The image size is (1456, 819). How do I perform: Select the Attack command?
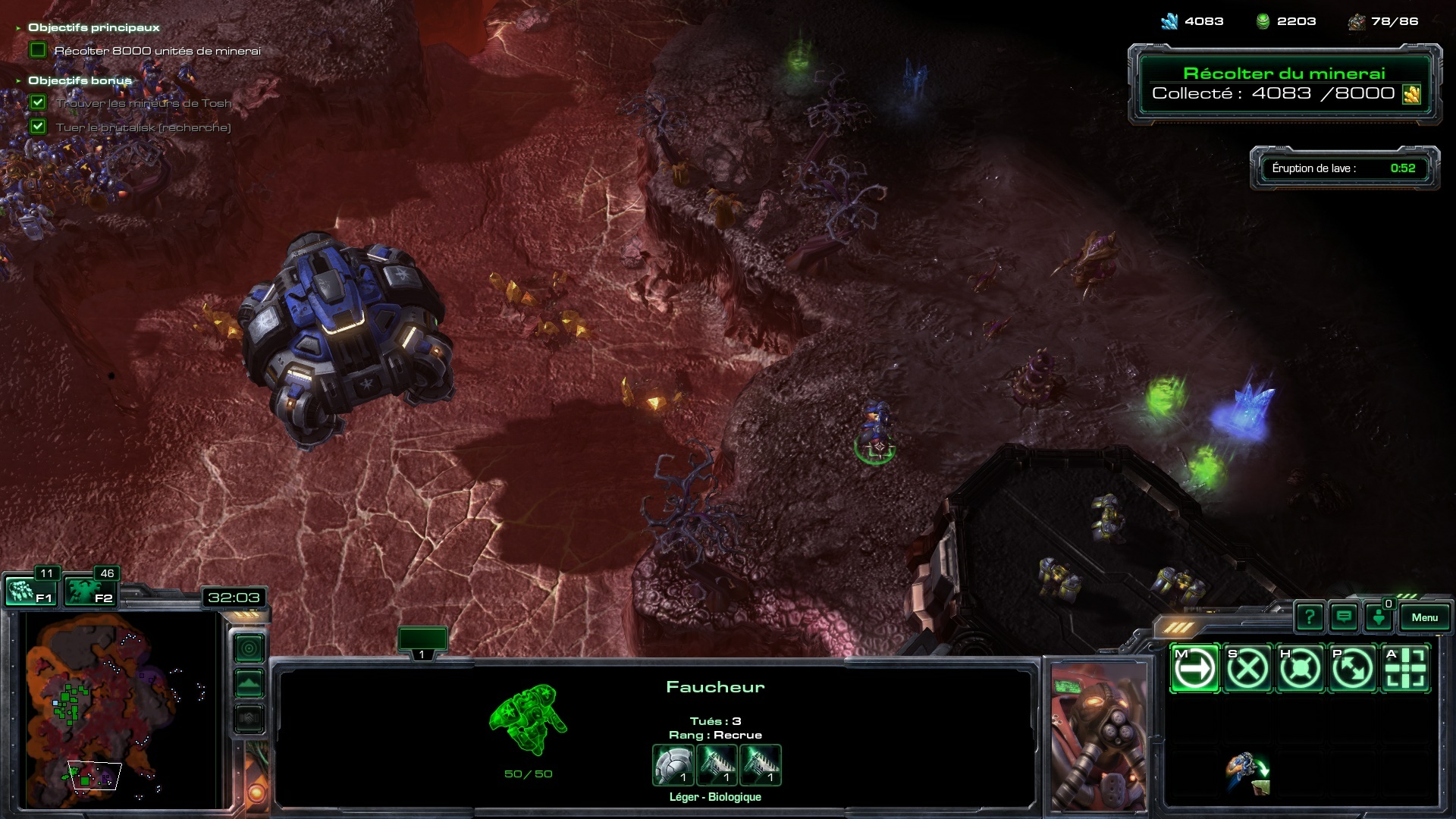[x=1405, y=669]
